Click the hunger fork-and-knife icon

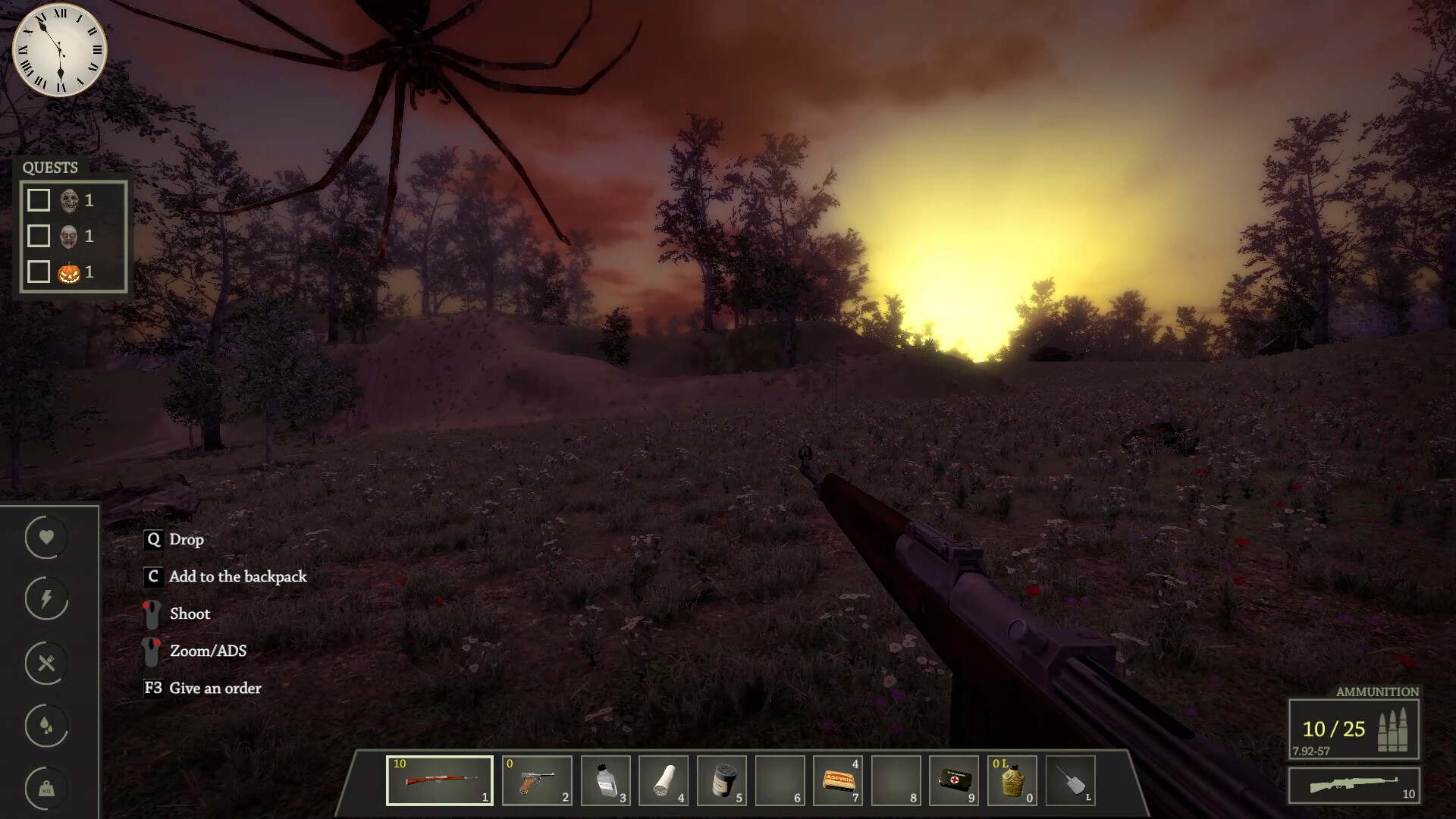click(46, 662)
